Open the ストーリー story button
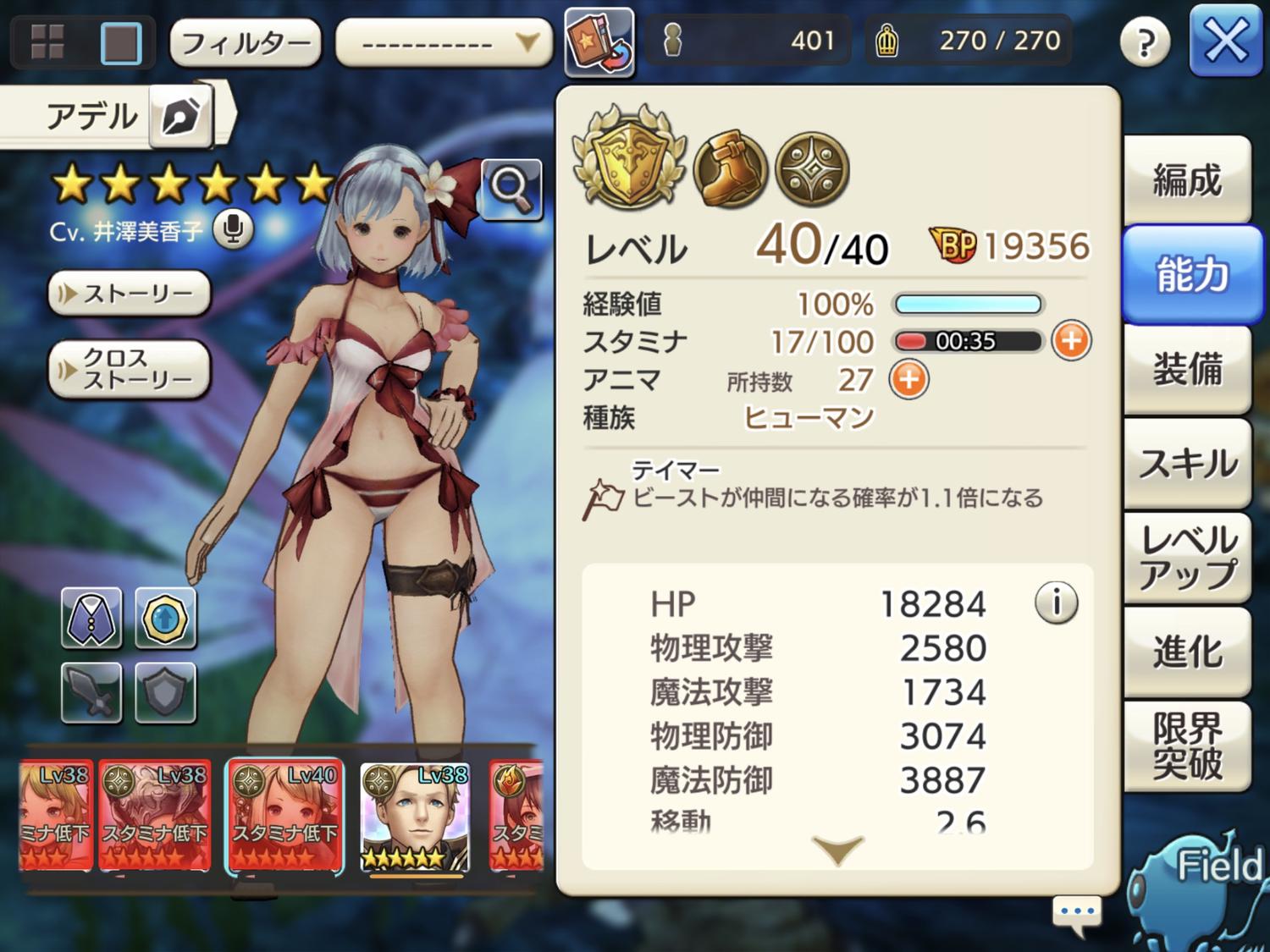The height and width of the screenshot is (952, 1270). coord(130,294)
